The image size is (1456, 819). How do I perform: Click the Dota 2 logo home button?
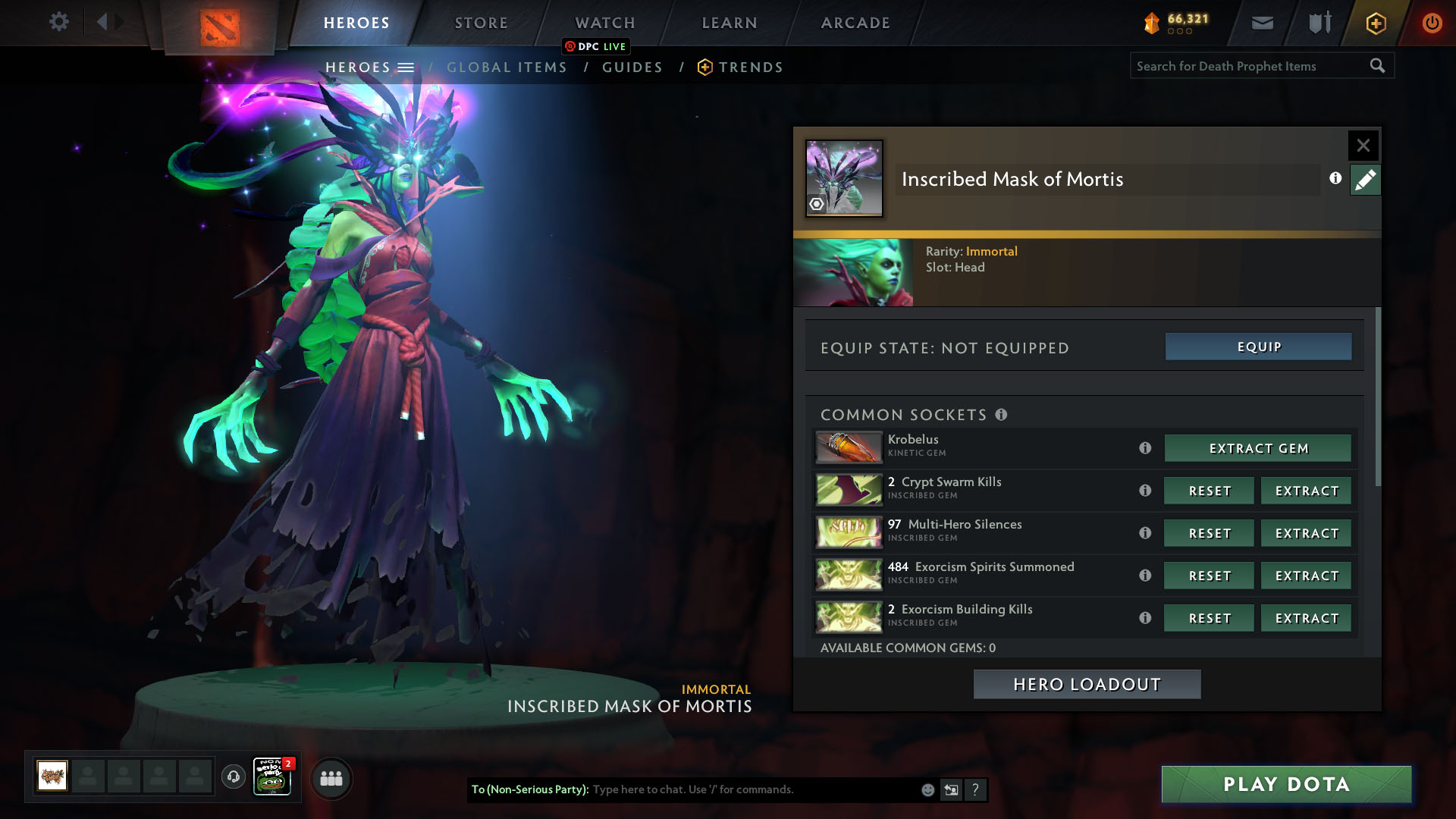[220, 27]
